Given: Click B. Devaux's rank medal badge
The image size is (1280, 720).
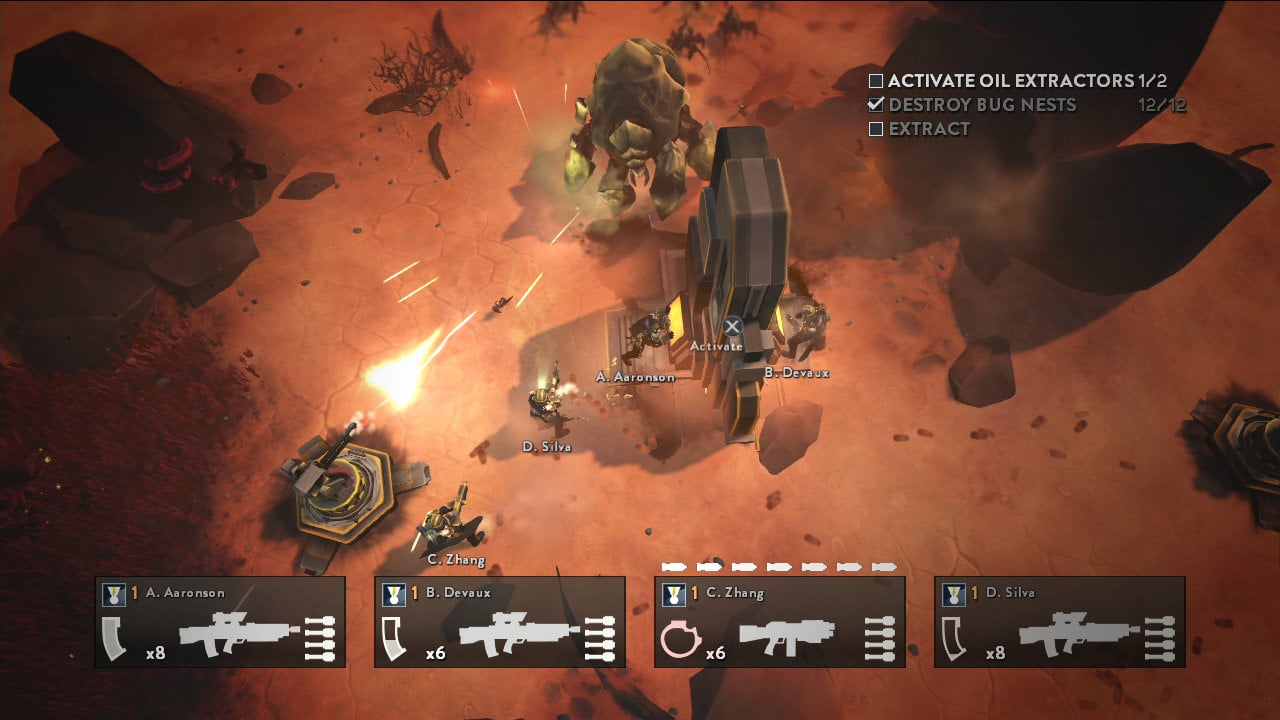Looking at the screenshot, I should [394, 592].
